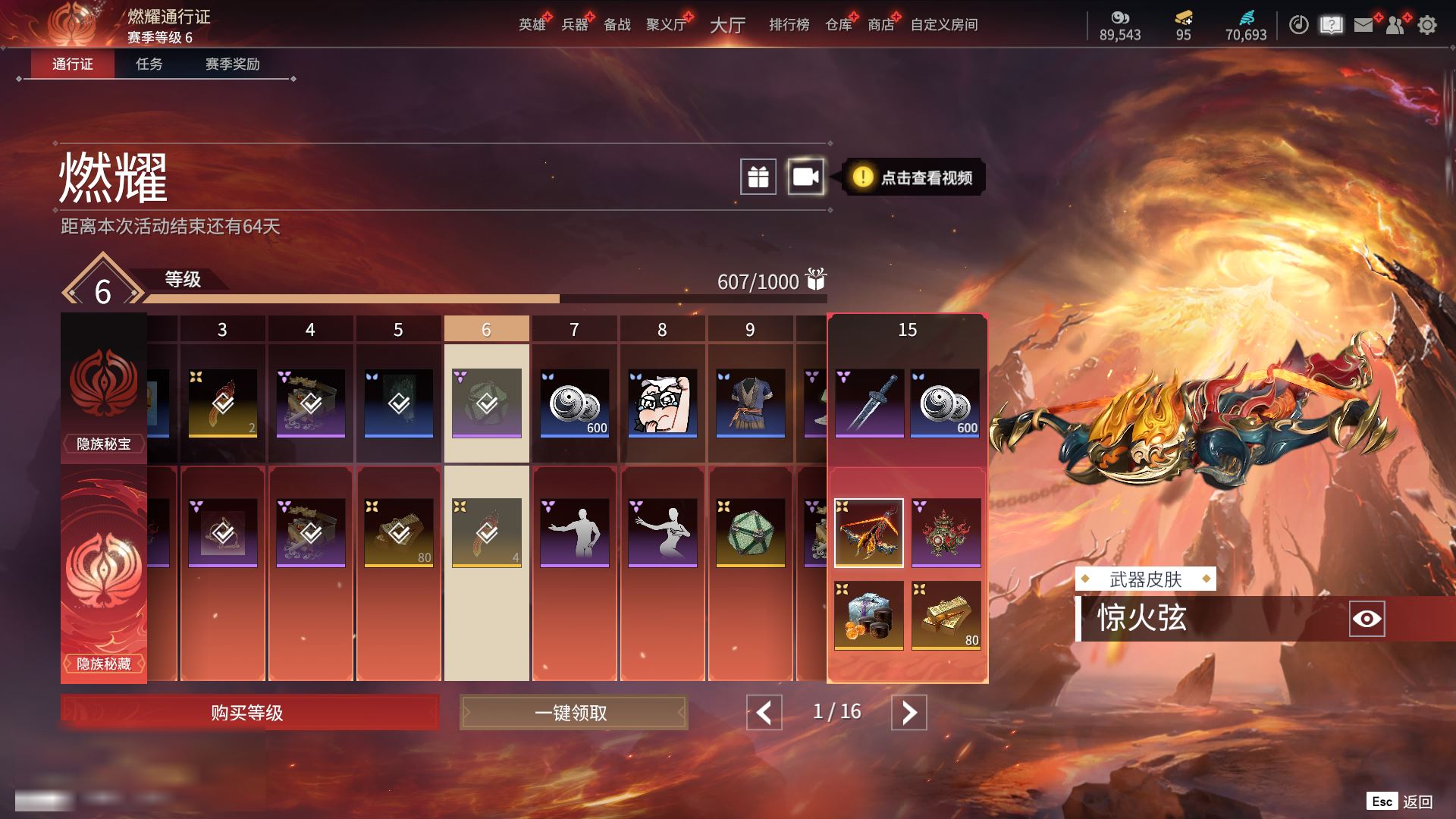Claim all rewards with 一键领取
The image size is (1456, 819).
[x=573, y=713]
